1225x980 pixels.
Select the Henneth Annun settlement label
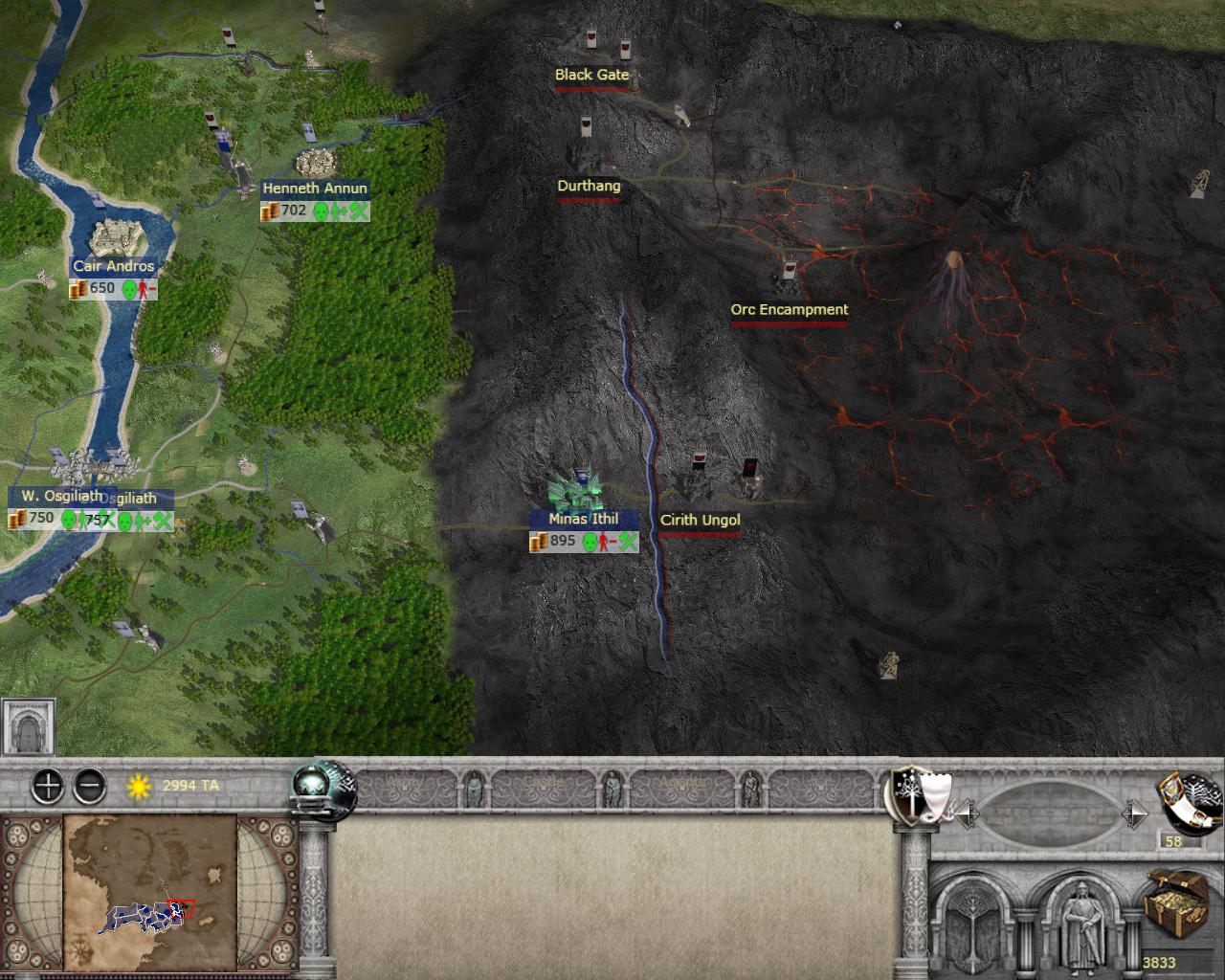pos(315,189)
